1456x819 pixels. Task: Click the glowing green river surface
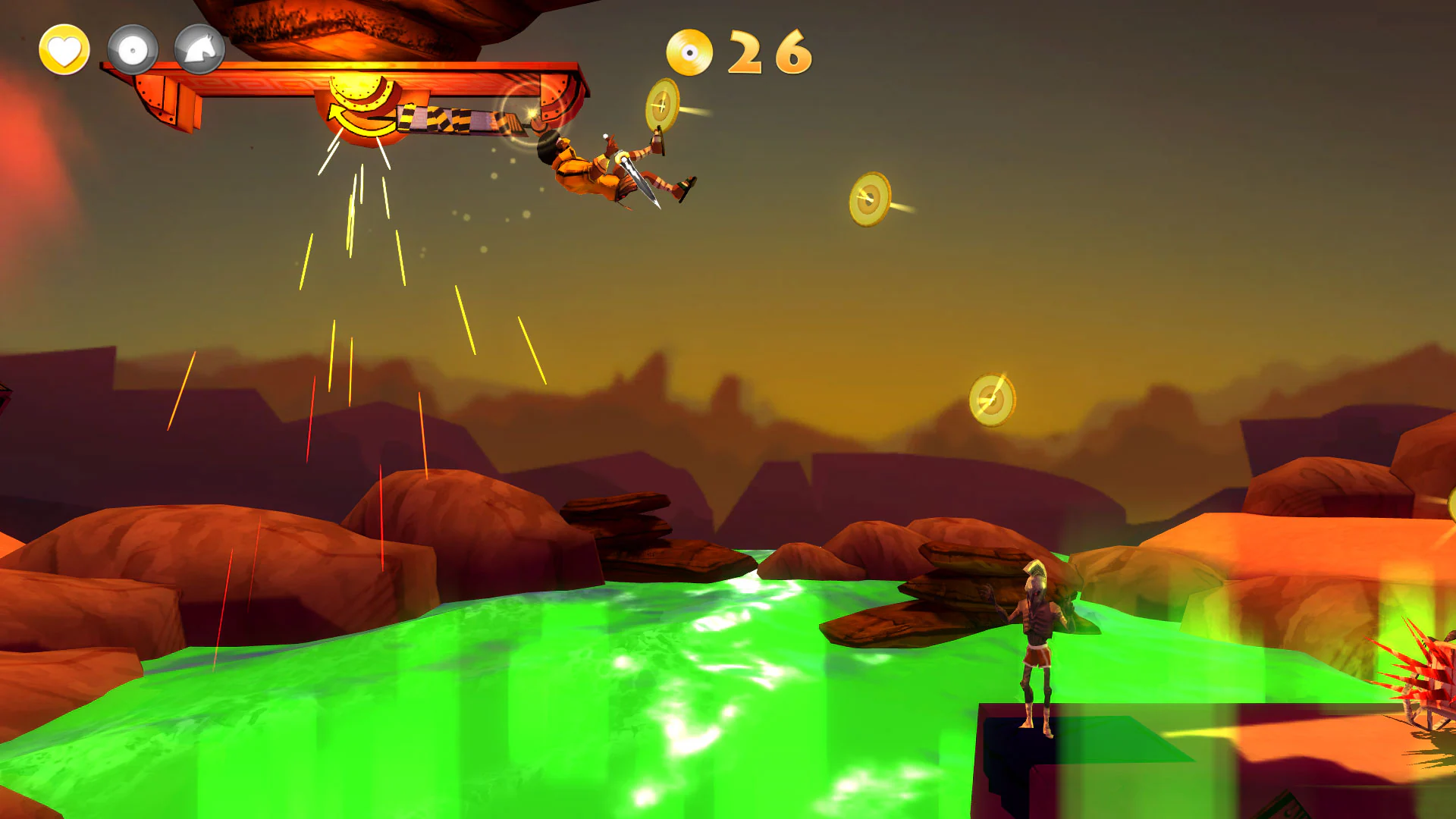(x=531, y=682)
